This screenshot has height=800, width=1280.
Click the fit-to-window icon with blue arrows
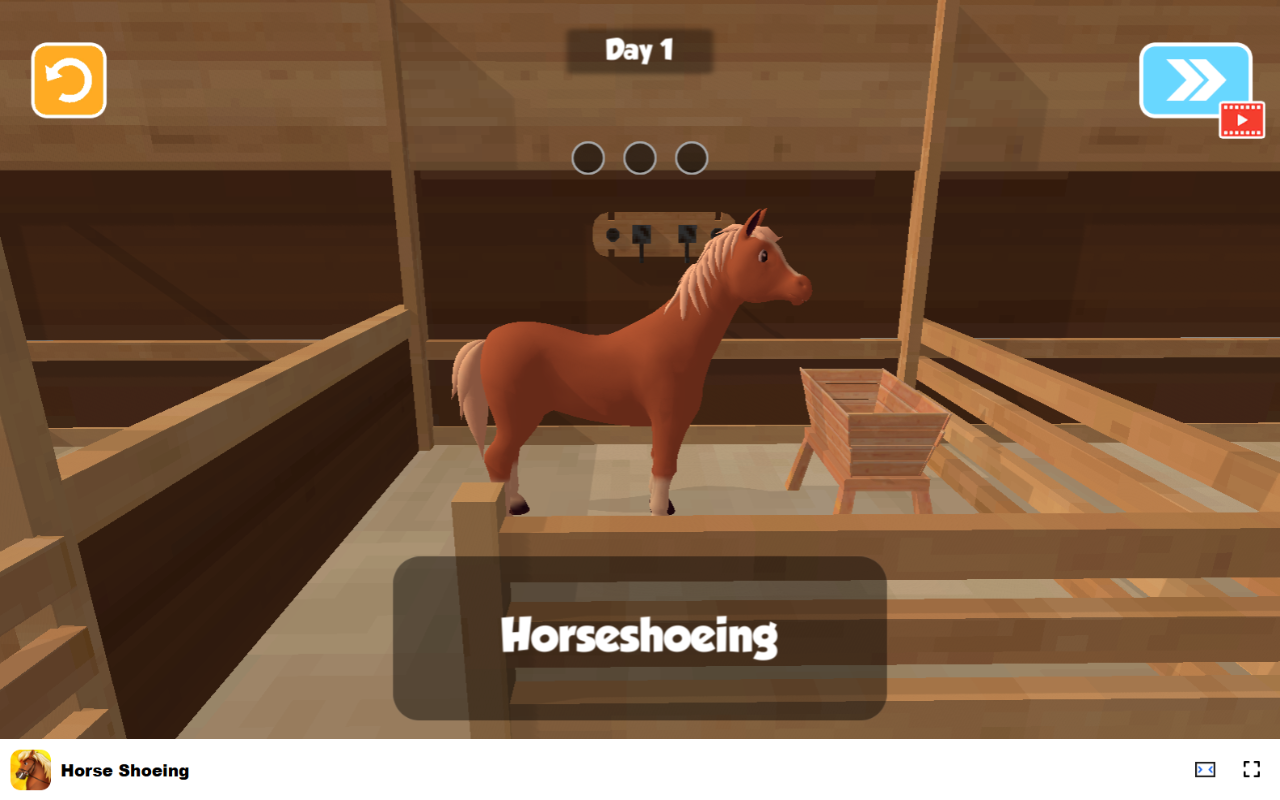pyautogui.click(x=1204, y=769)
